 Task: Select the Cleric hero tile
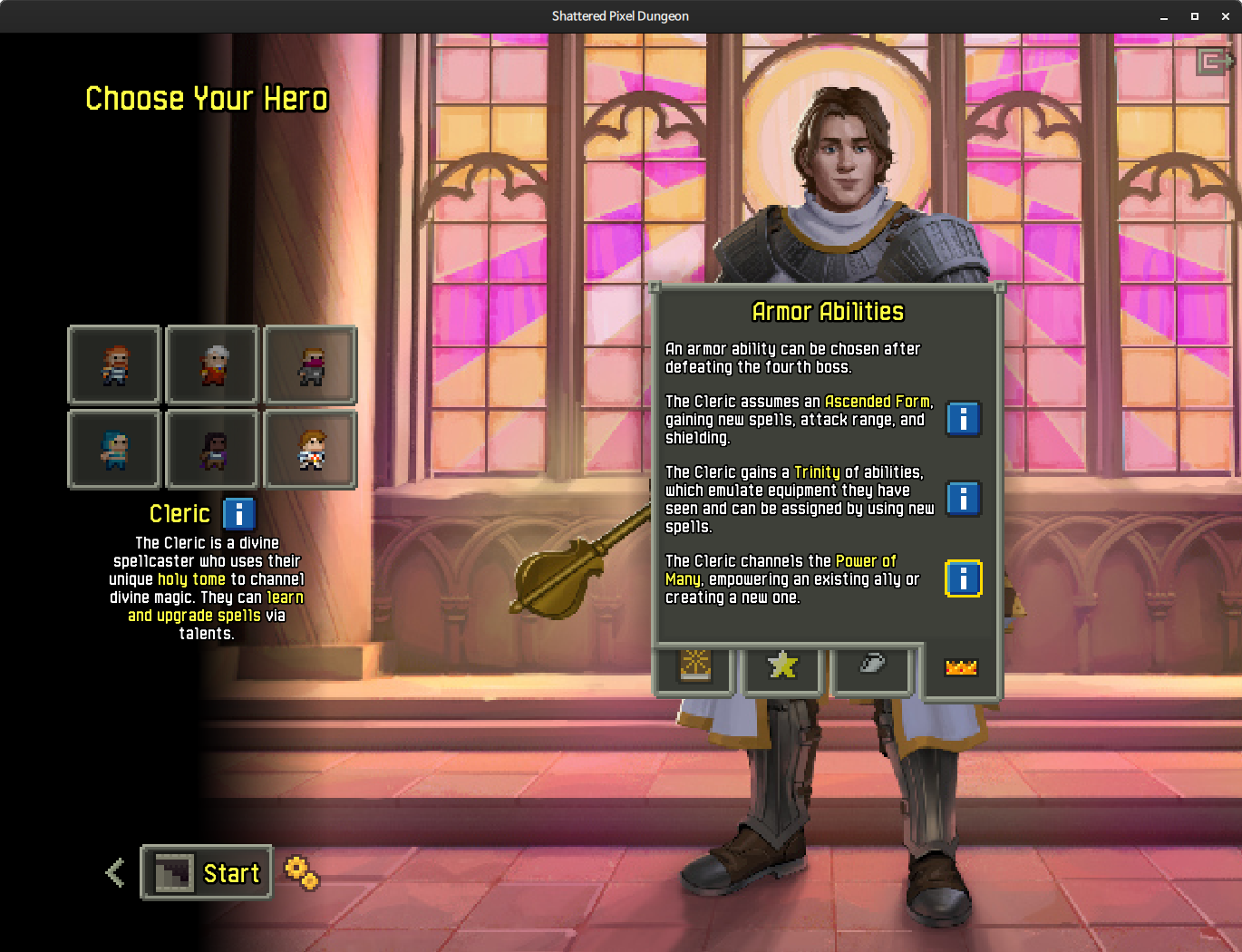point(311,450)
